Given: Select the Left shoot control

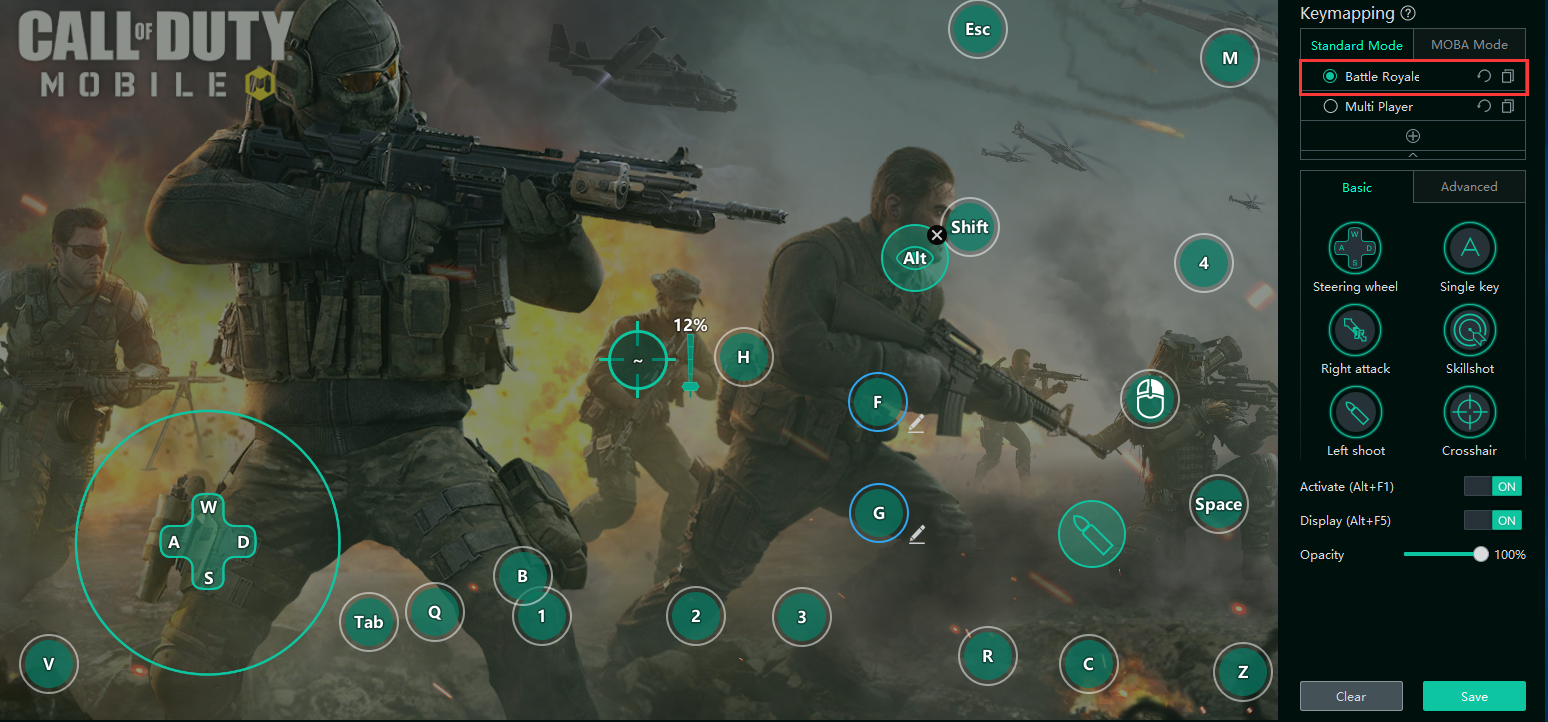Looking at the screenshot, I should tap(1355, 411).
